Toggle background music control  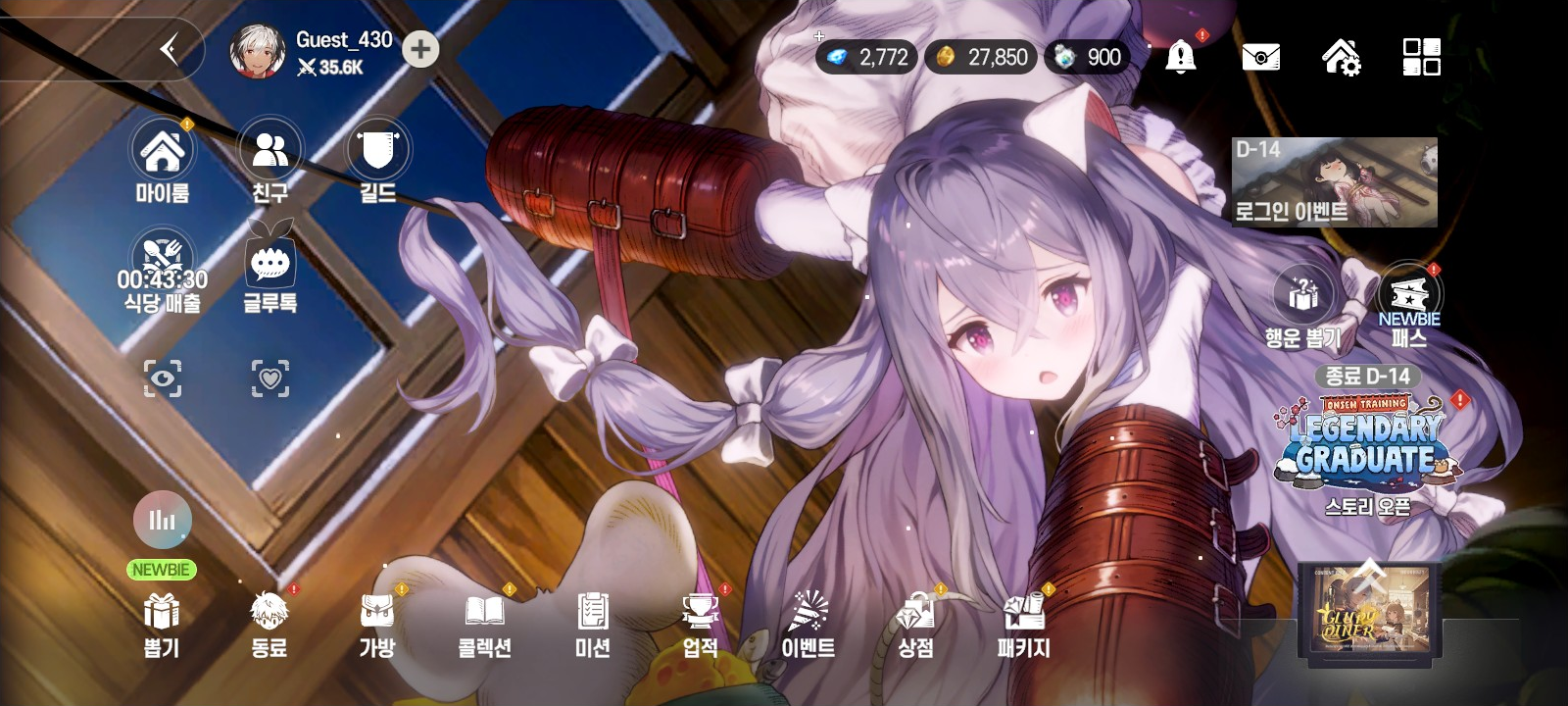click(163, 519)
